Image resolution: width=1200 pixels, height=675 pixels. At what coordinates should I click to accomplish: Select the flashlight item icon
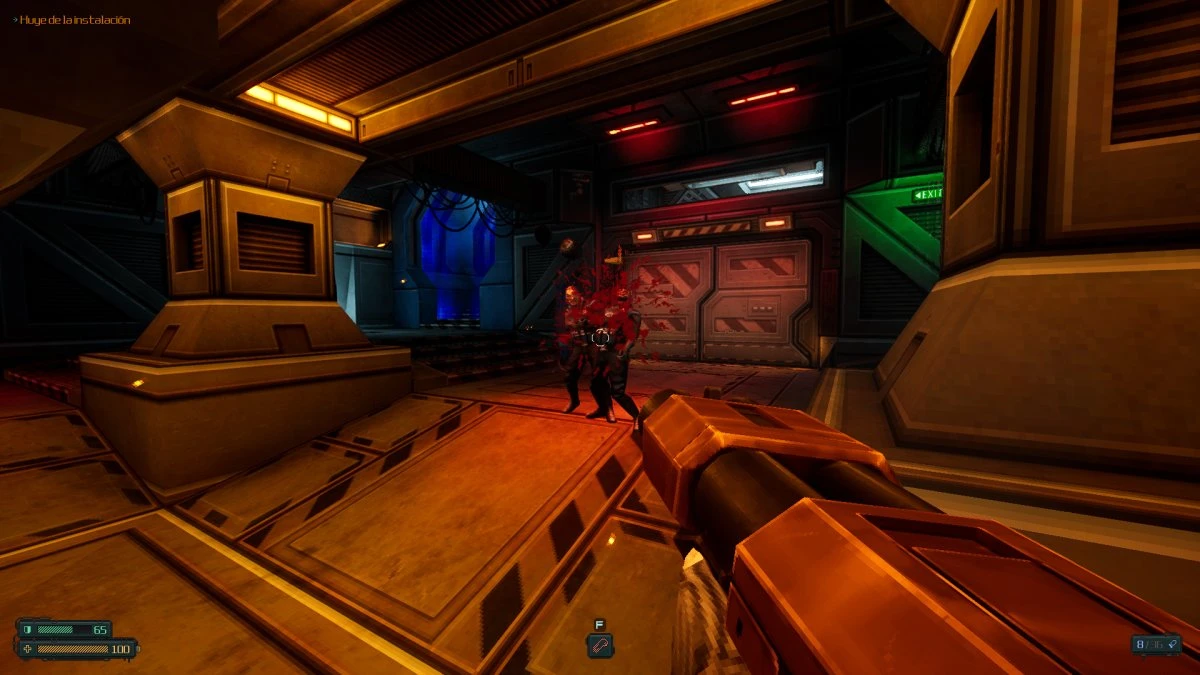point(599,646)
